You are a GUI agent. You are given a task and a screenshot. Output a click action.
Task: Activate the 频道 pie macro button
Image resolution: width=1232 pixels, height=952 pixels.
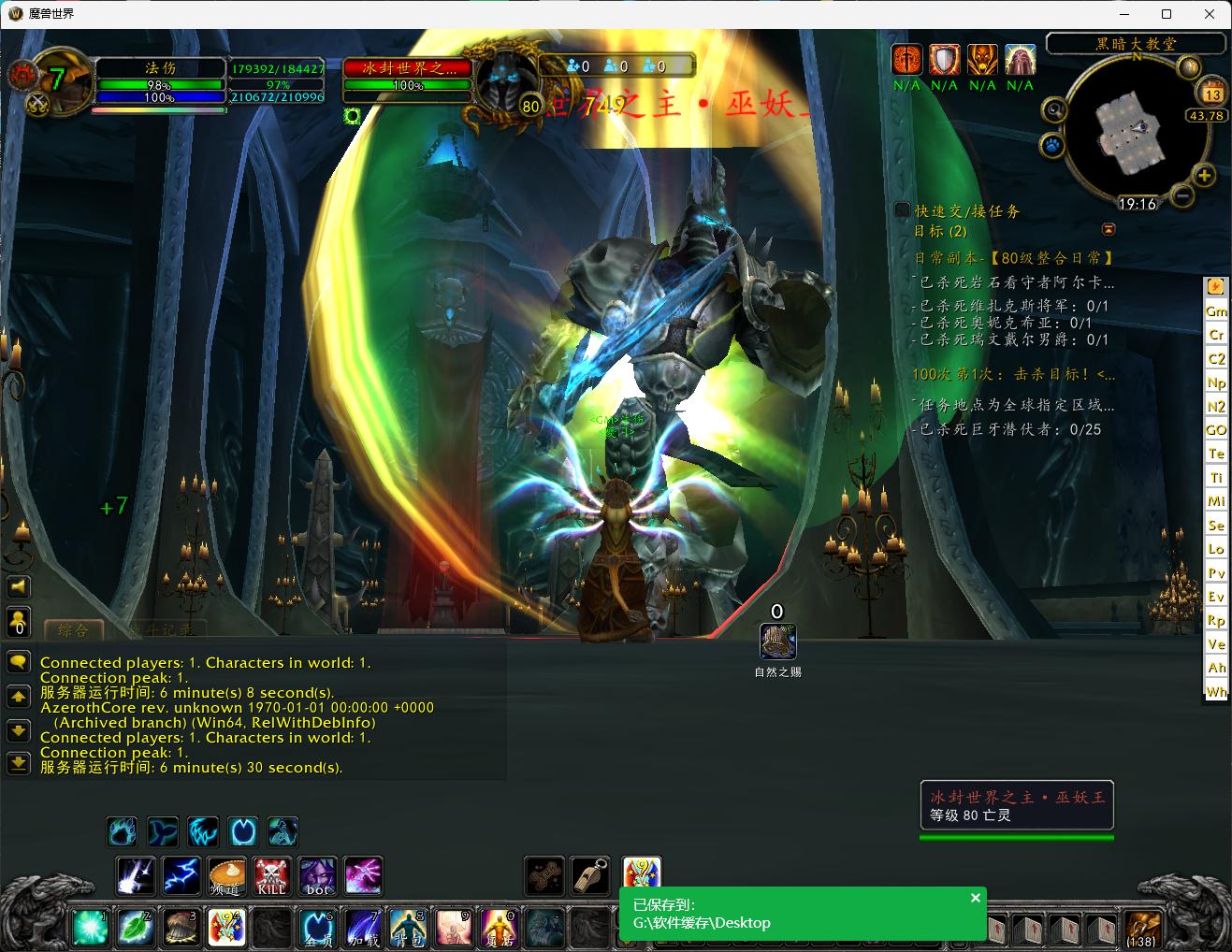tap(226, 876)
